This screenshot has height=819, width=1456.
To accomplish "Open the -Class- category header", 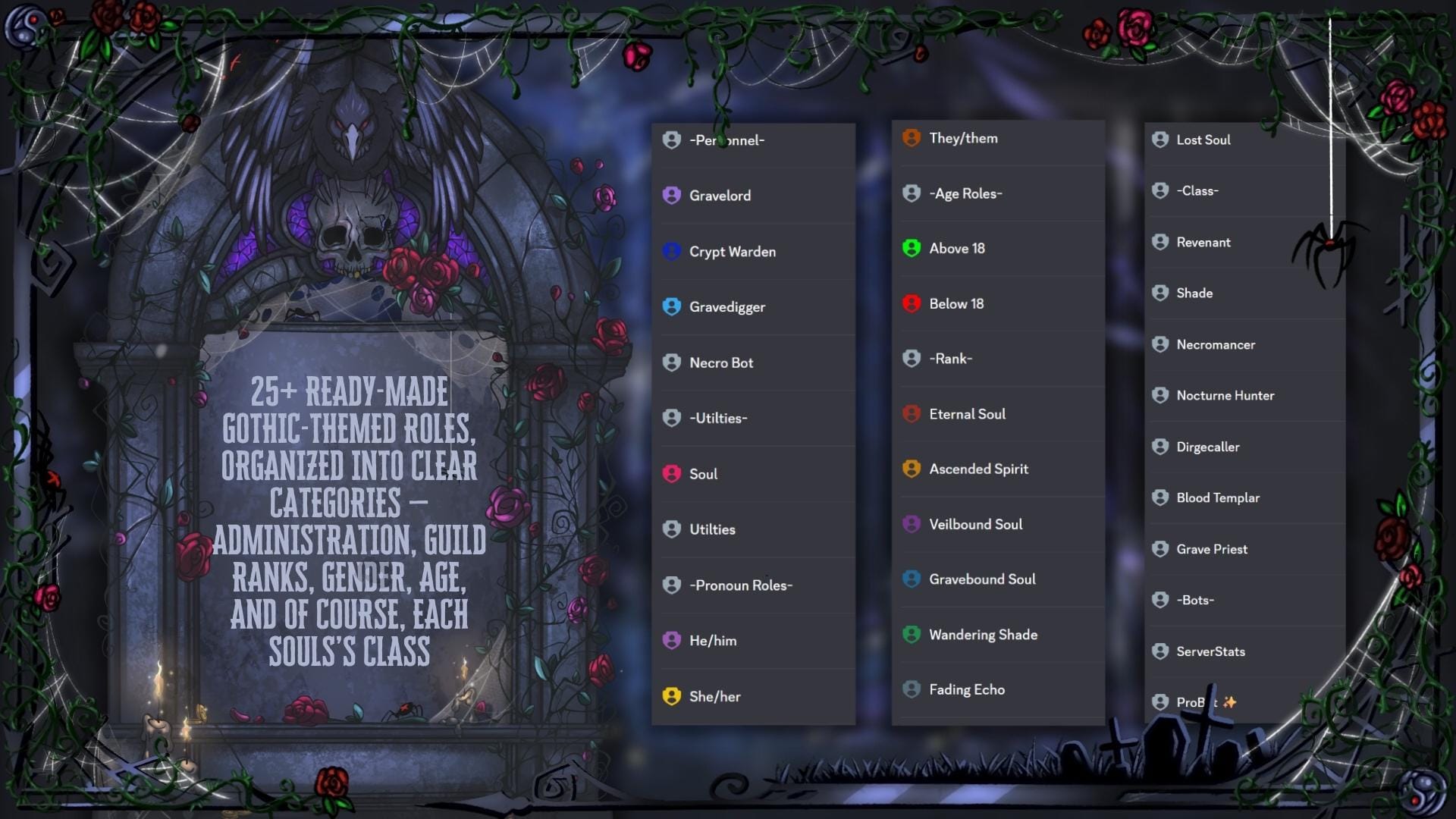I will [1198, 190].
